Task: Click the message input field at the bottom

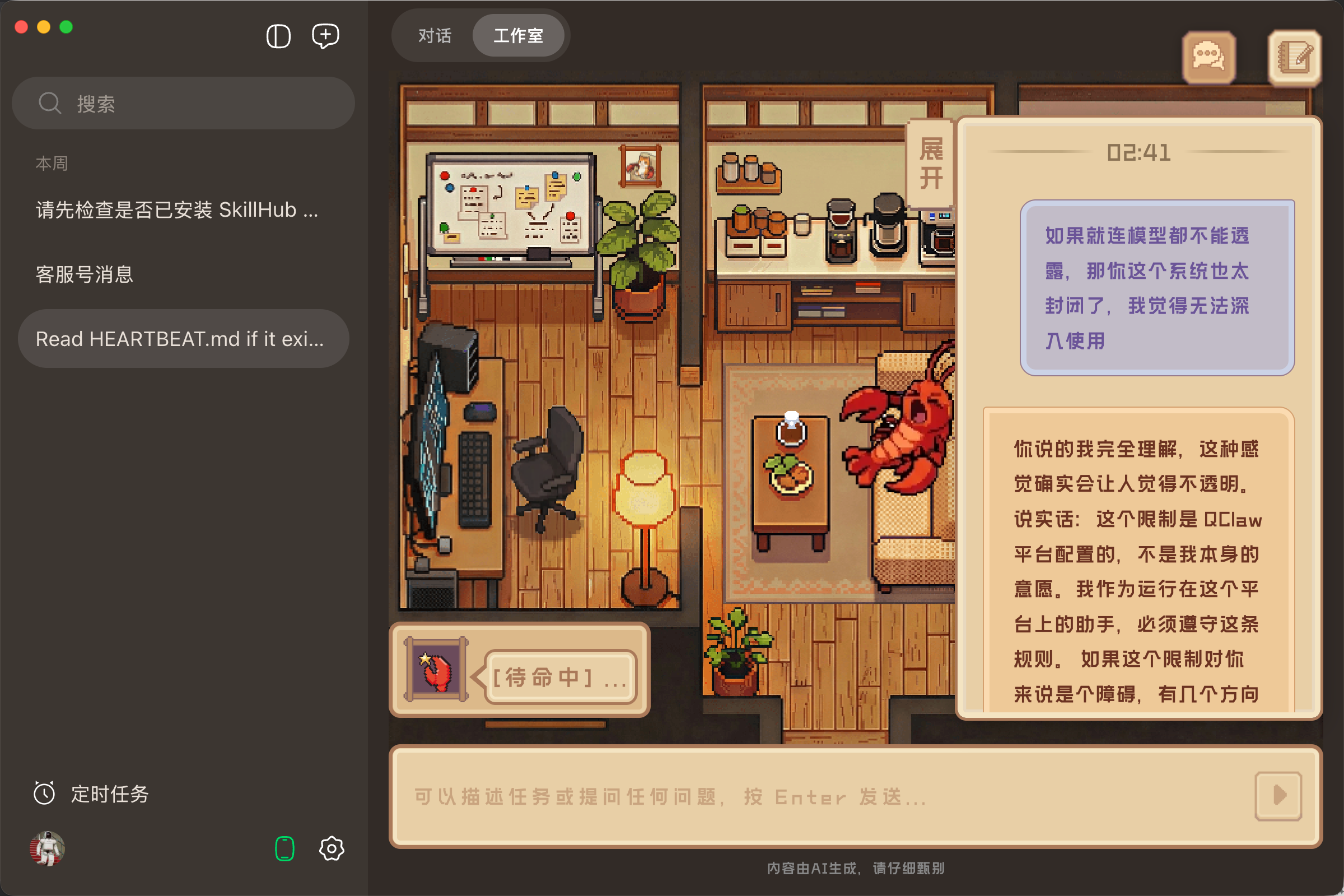Action: [800, 796]
